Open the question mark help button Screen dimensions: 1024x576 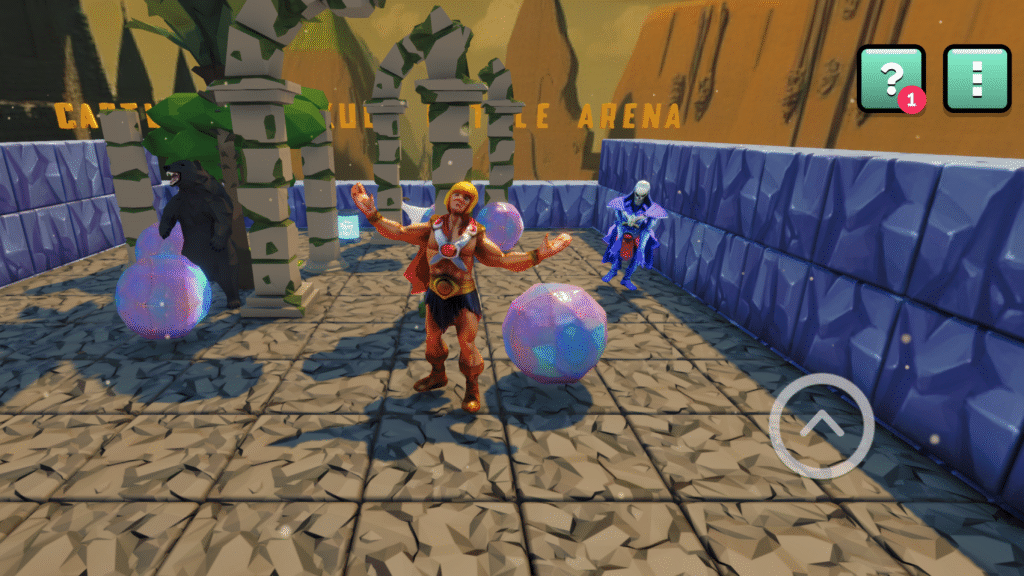point(890,77)
